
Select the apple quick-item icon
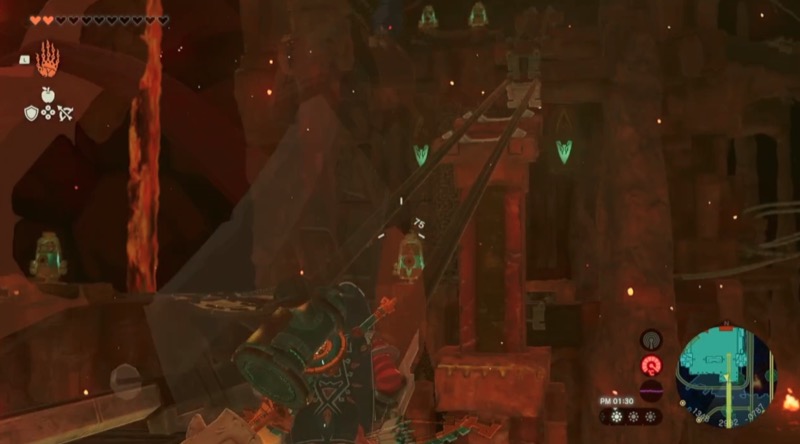(47, 95)
